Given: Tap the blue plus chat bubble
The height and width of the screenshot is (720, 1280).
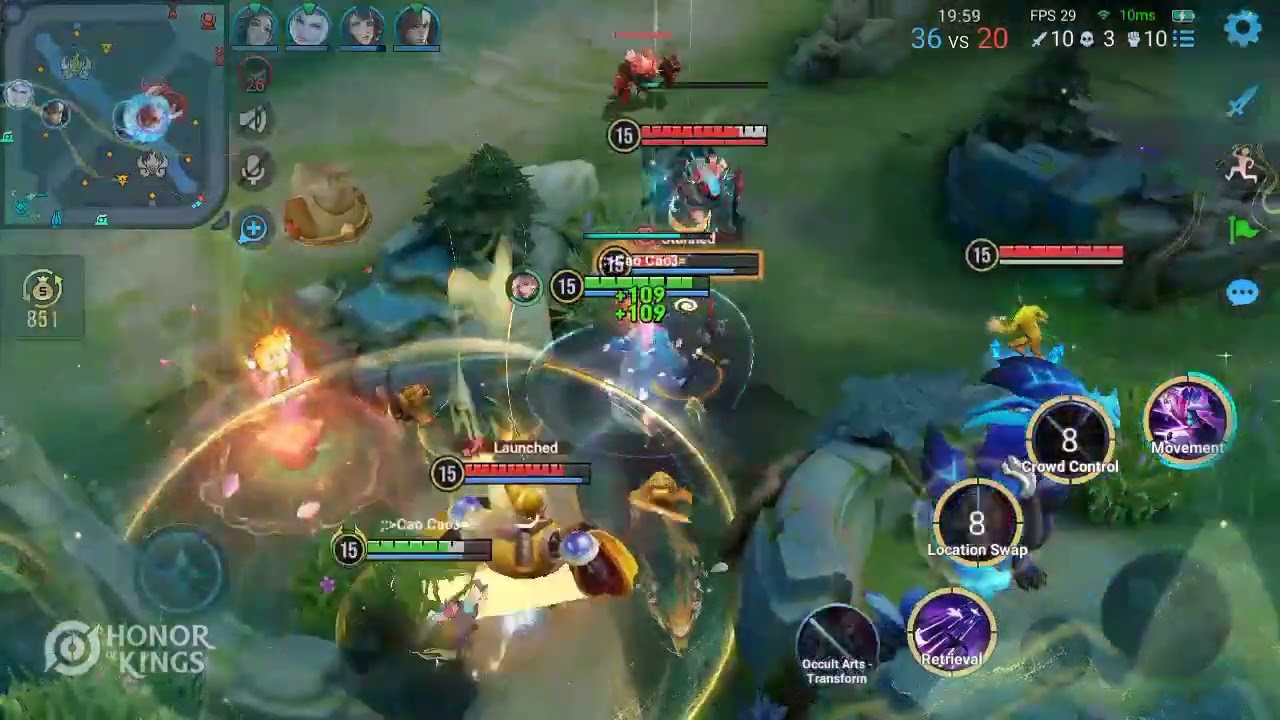Looking at the screenshot, I should click(x=254, y=229).
